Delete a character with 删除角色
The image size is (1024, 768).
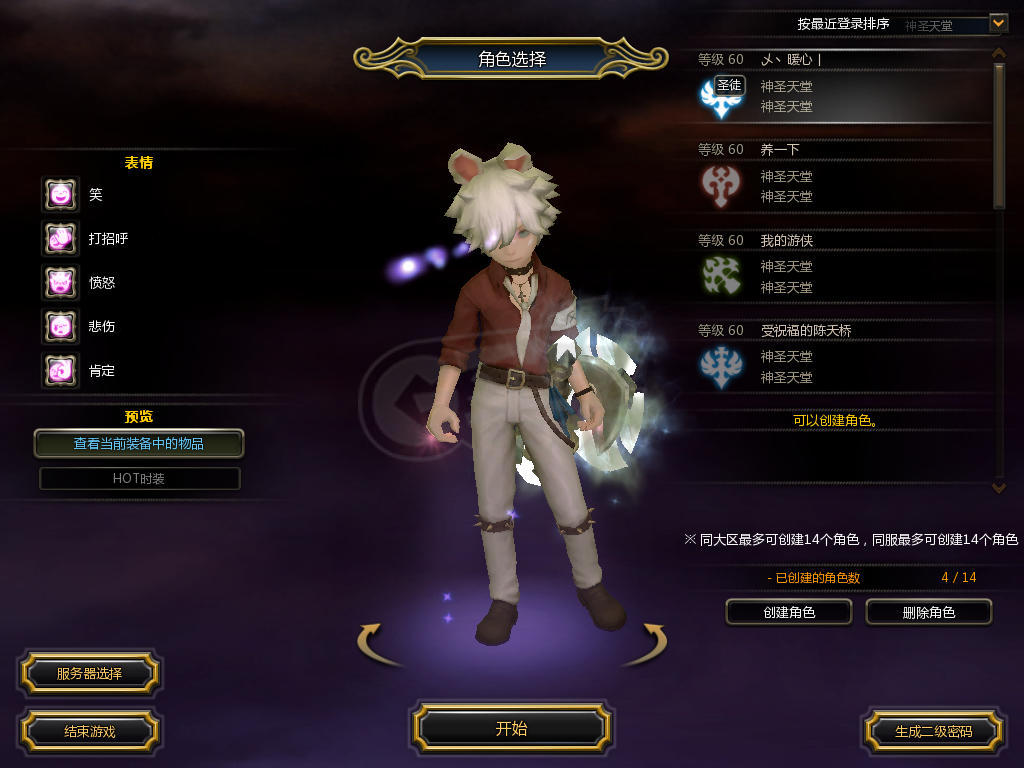point(928,612)
